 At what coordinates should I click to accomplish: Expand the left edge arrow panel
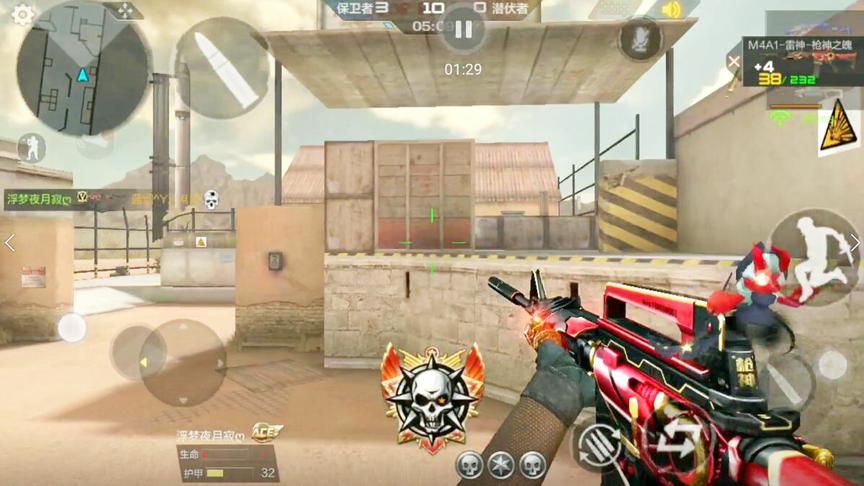coord(9,243)
